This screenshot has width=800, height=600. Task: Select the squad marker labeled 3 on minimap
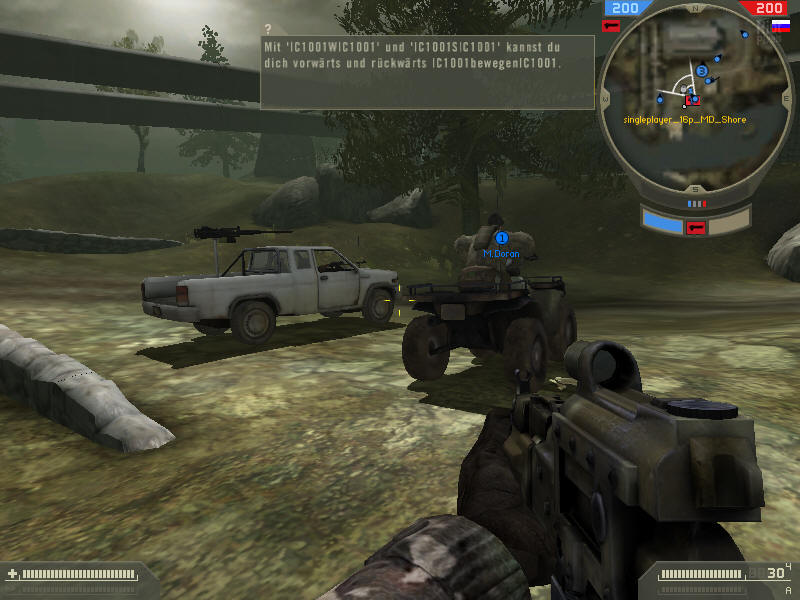(702, 71)
